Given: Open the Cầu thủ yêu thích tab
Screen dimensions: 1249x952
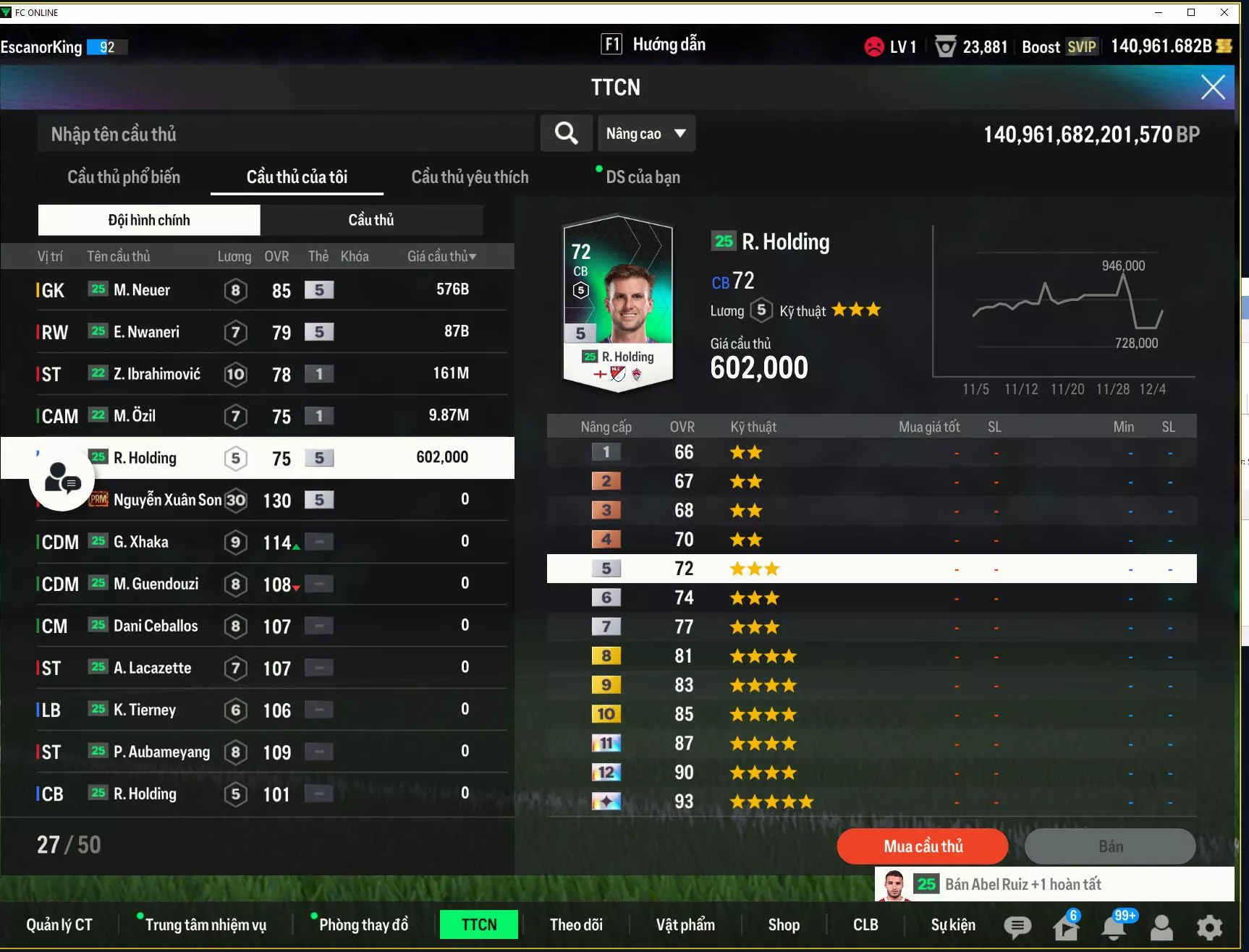Looking at the screenshot, I should pyautogui.click(x=470, y=177).
